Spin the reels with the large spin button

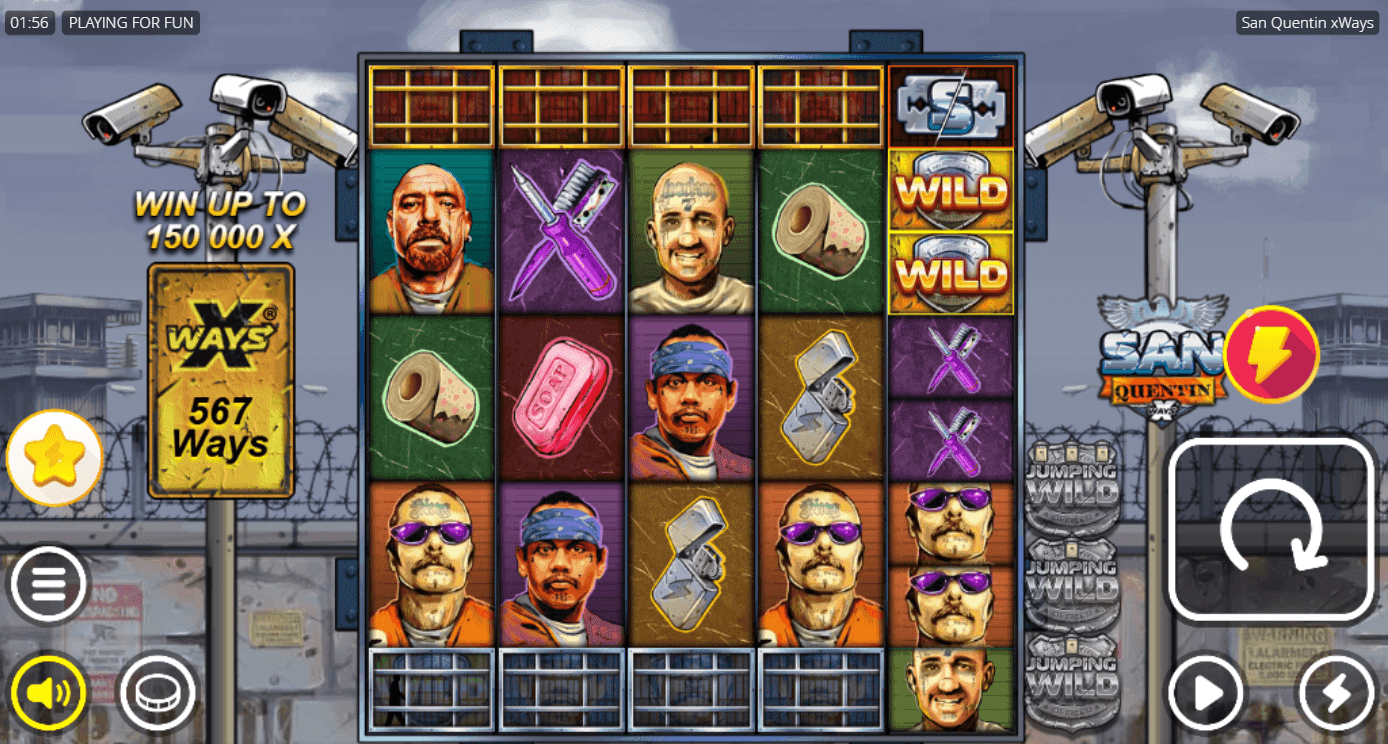pyautogui.click(x=1271, y=530)
